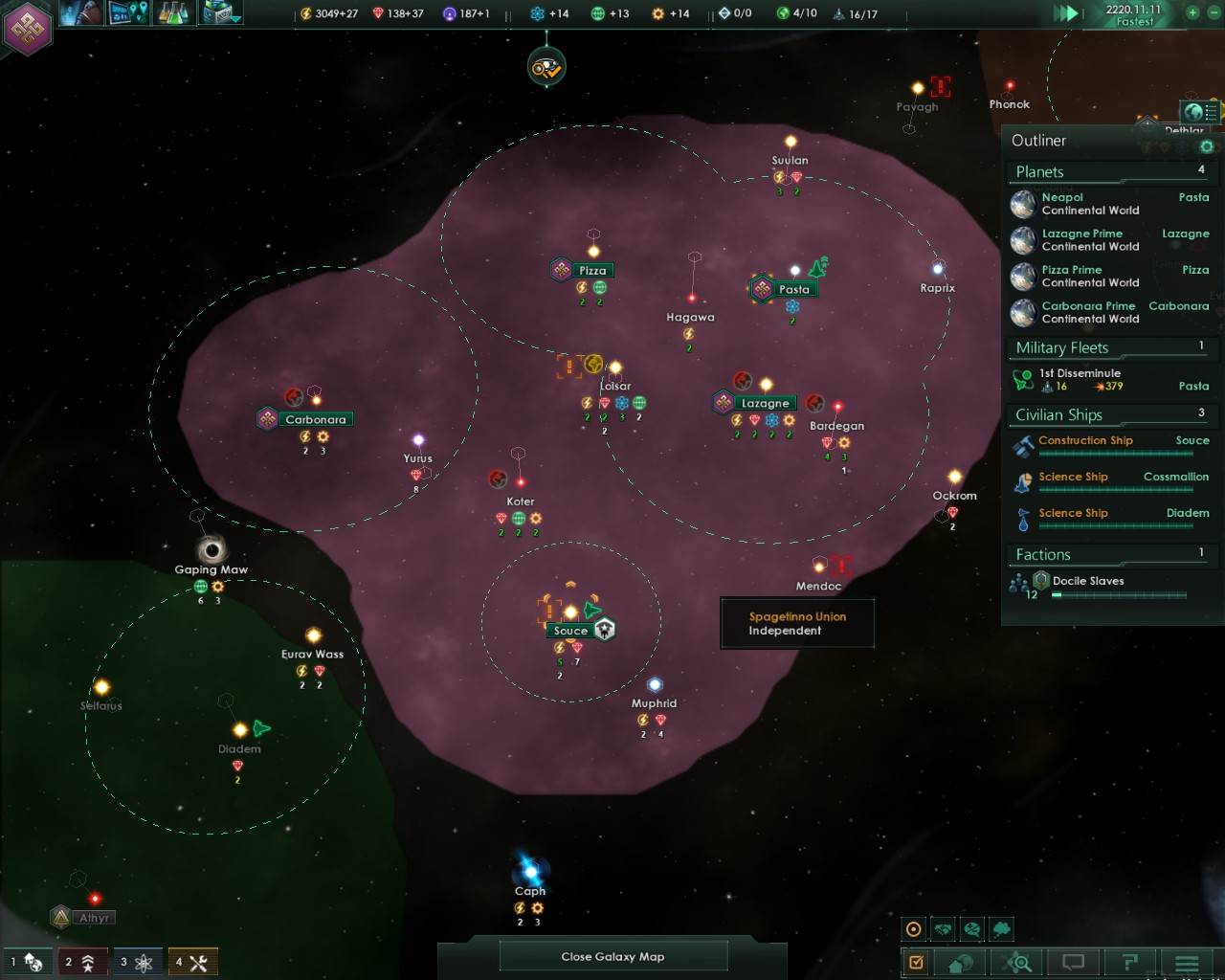
Task: Select the diplomacy handshake map mode
Action: coord(943,927)
